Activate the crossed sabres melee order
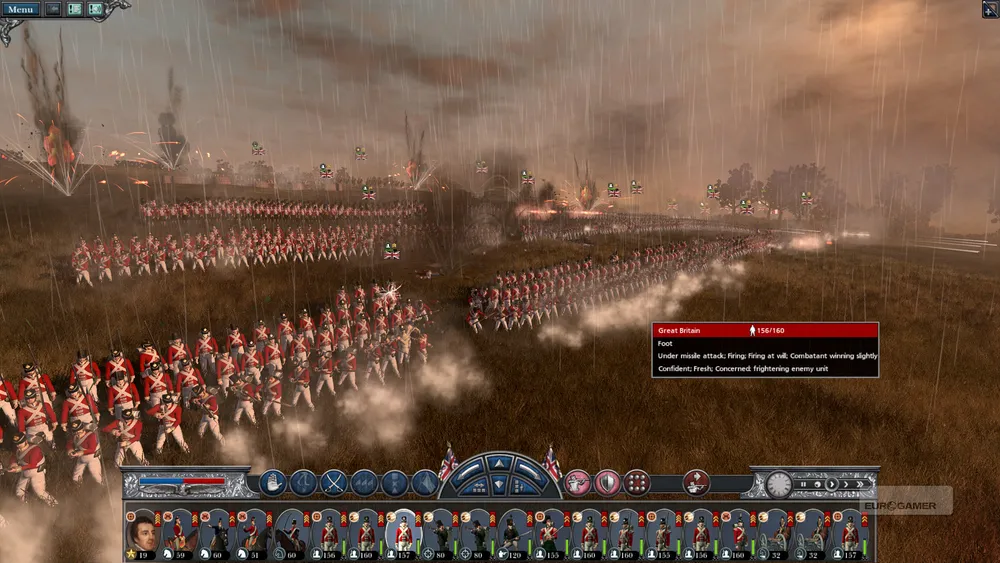Image resolution: width=1000 pixels, height=563 pixels. coord(333,483)
